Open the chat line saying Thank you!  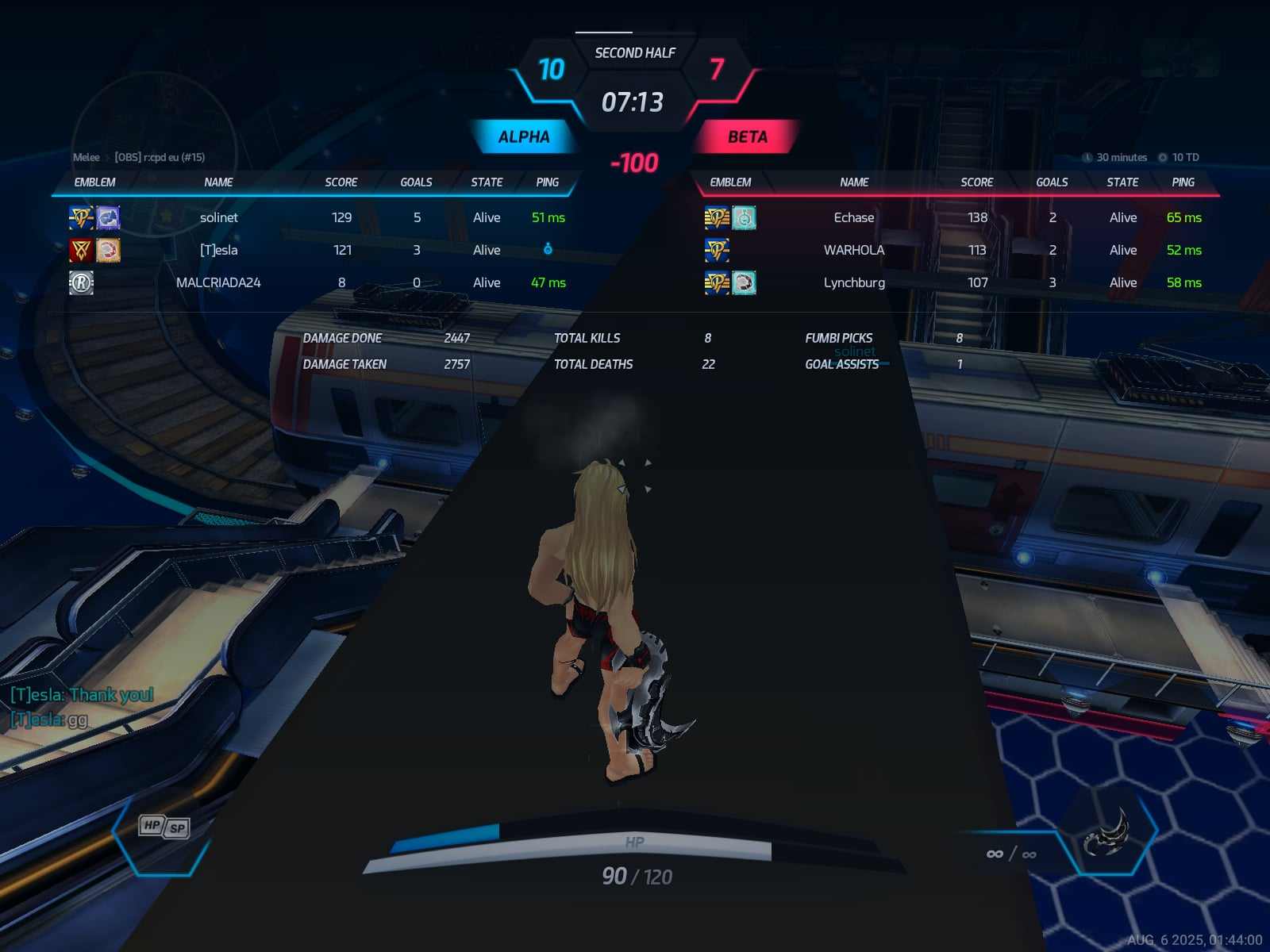(x=83, y=695)
